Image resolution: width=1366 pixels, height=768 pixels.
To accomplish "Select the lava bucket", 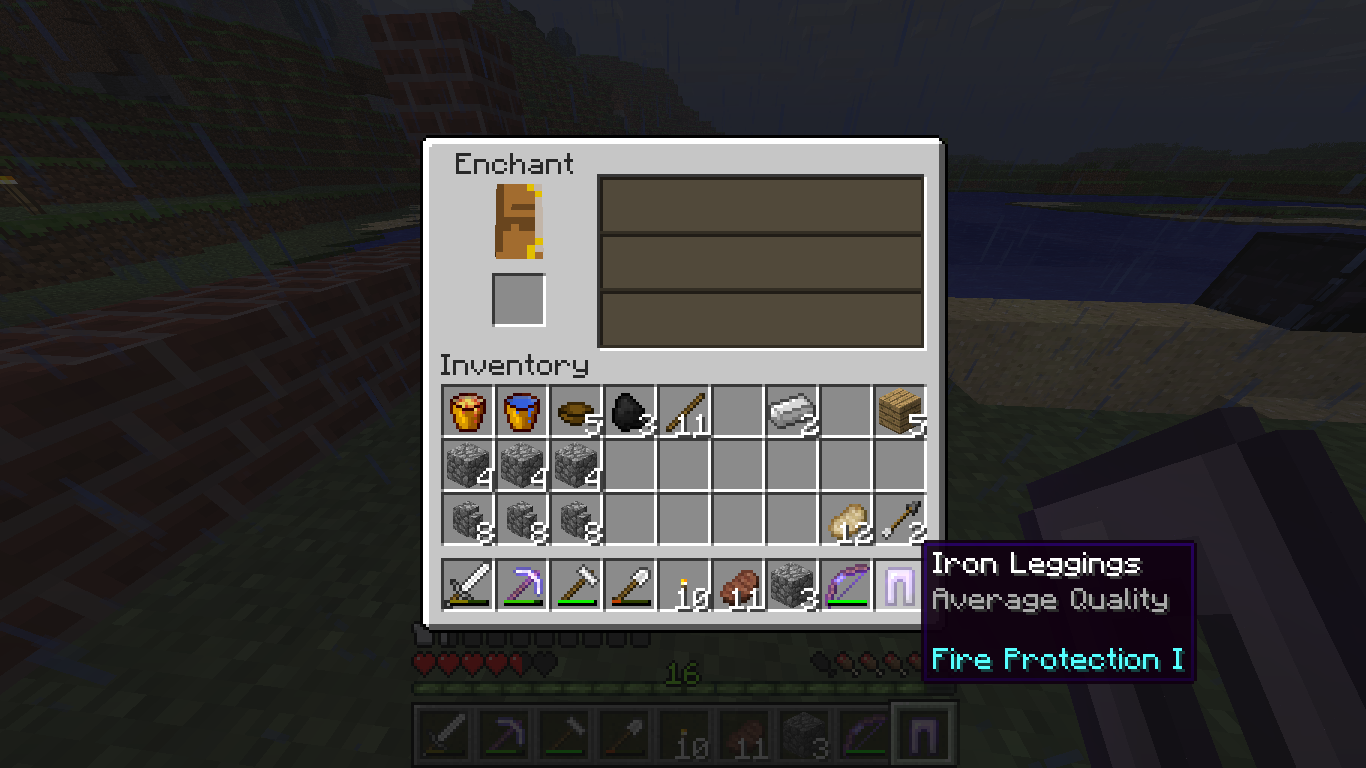I will pyautogui.click(x=467, y=413).
